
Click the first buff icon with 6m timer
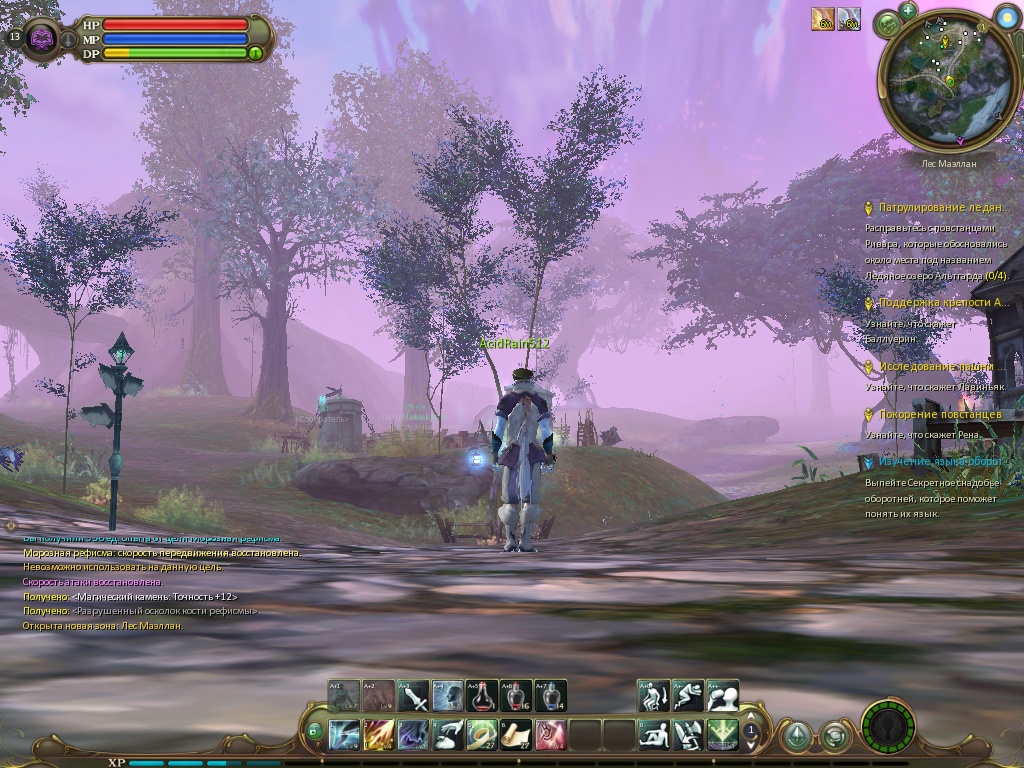822,19
